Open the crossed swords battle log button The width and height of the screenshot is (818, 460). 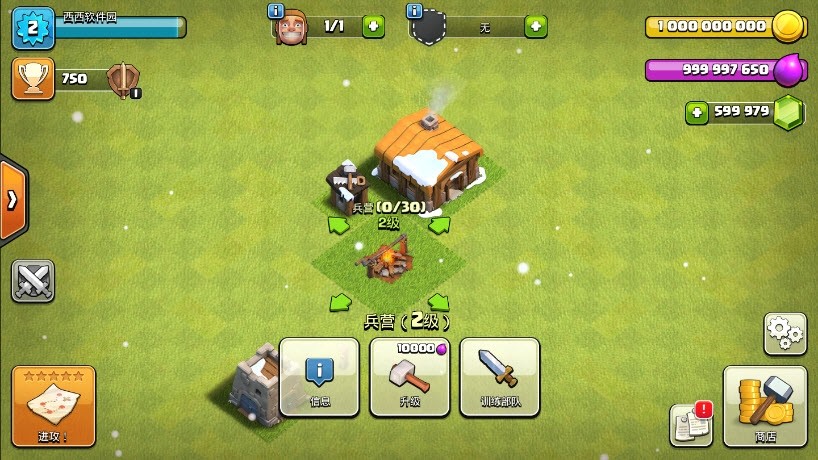pos(33,281)
